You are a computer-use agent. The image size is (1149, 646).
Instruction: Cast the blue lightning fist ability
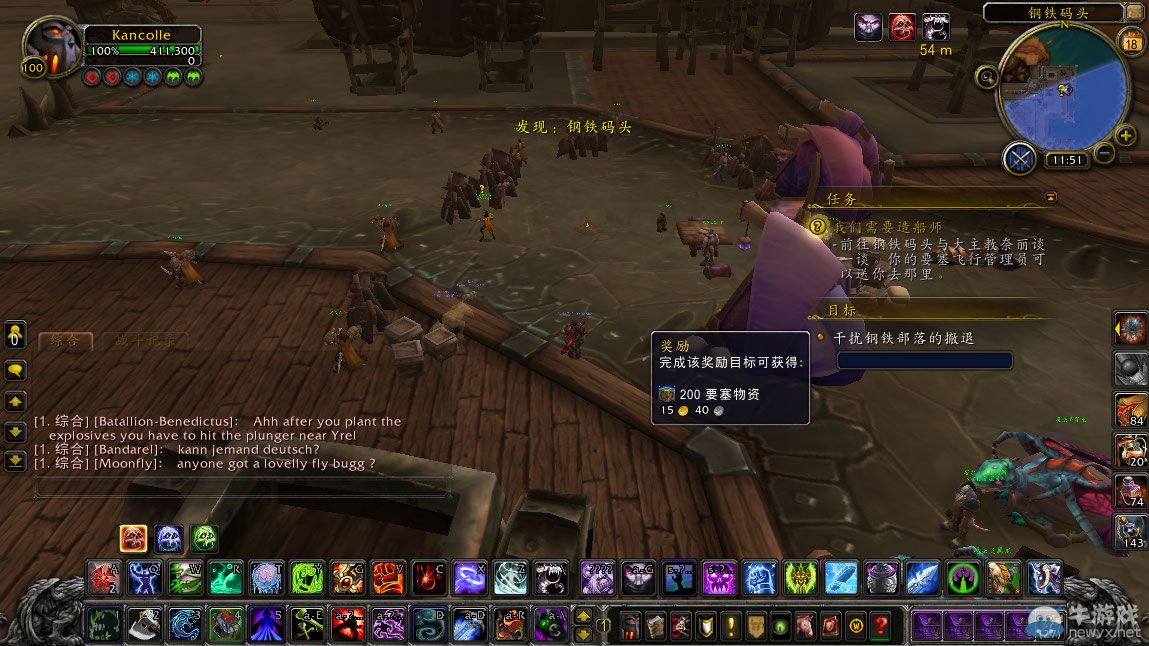(757, 577)
